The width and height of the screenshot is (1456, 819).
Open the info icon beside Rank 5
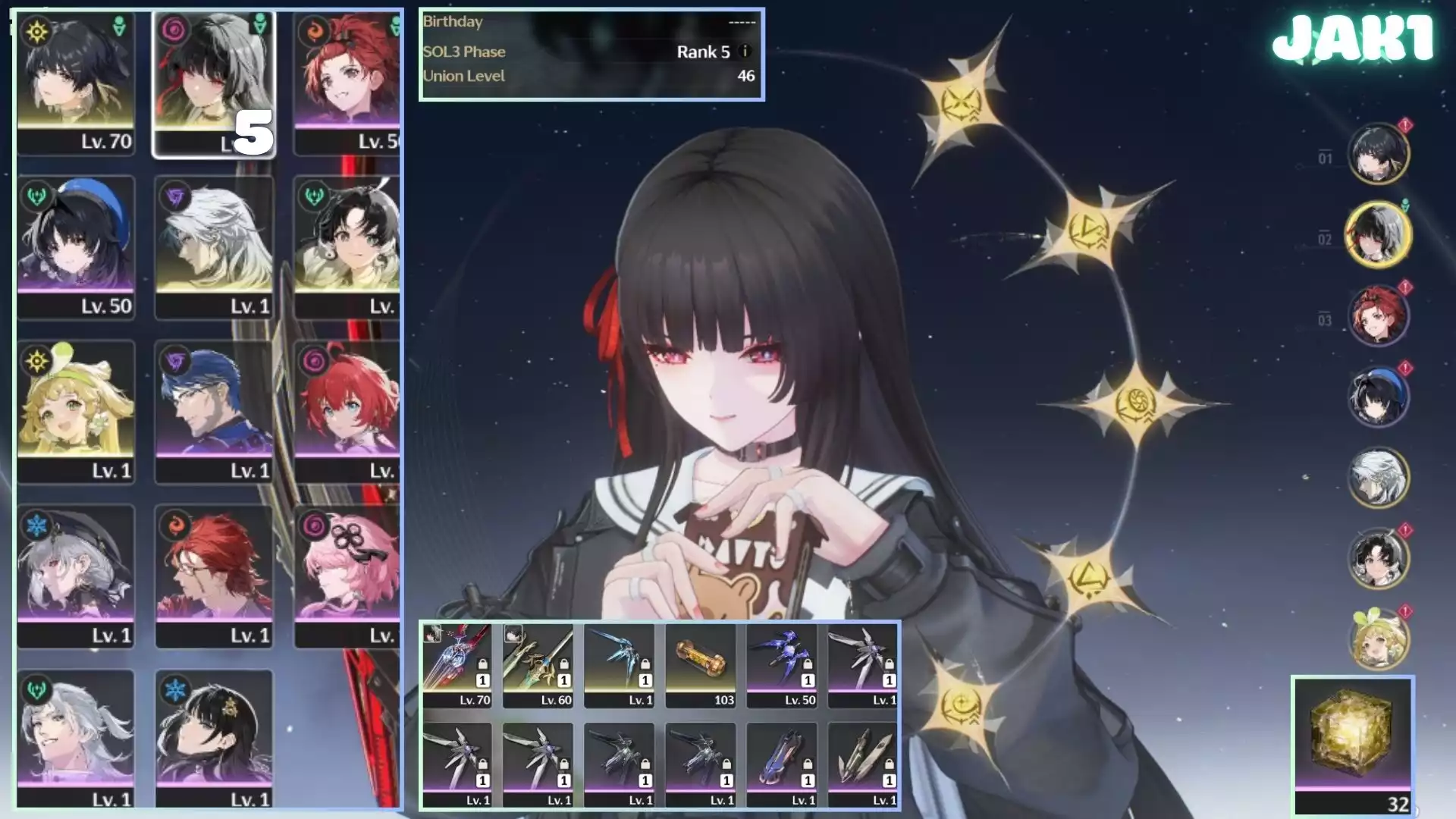745,52
